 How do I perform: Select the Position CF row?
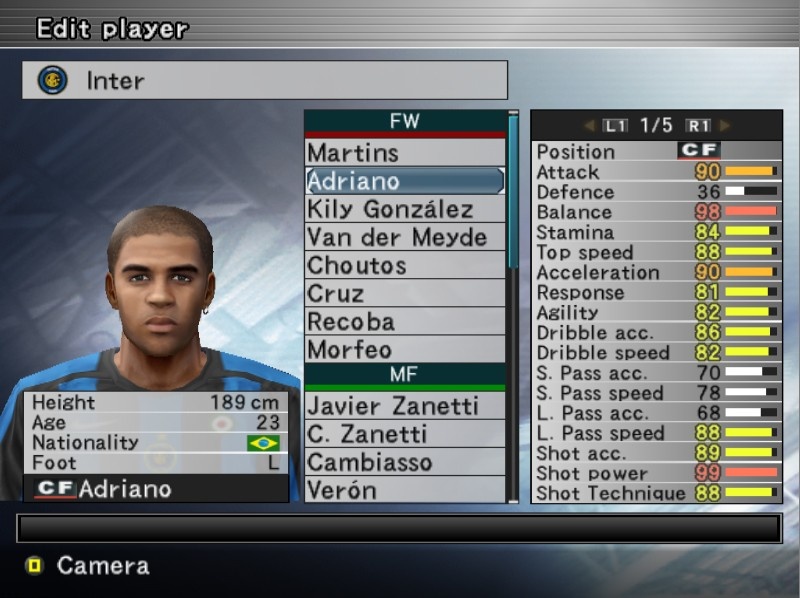656,151
